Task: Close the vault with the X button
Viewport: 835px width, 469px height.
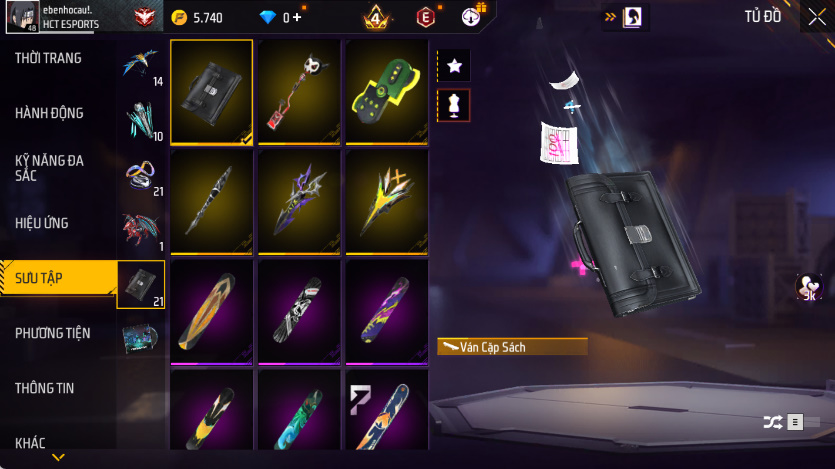Action: tap(817, 17)
